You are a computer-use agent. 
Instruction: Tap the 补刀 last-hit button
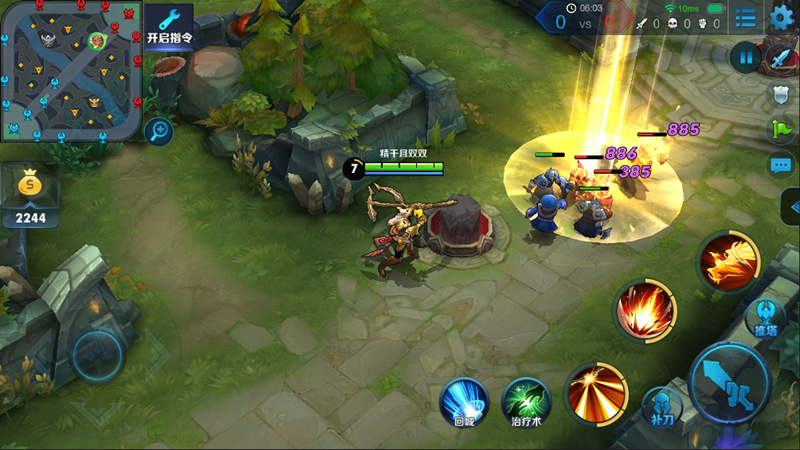662,407
